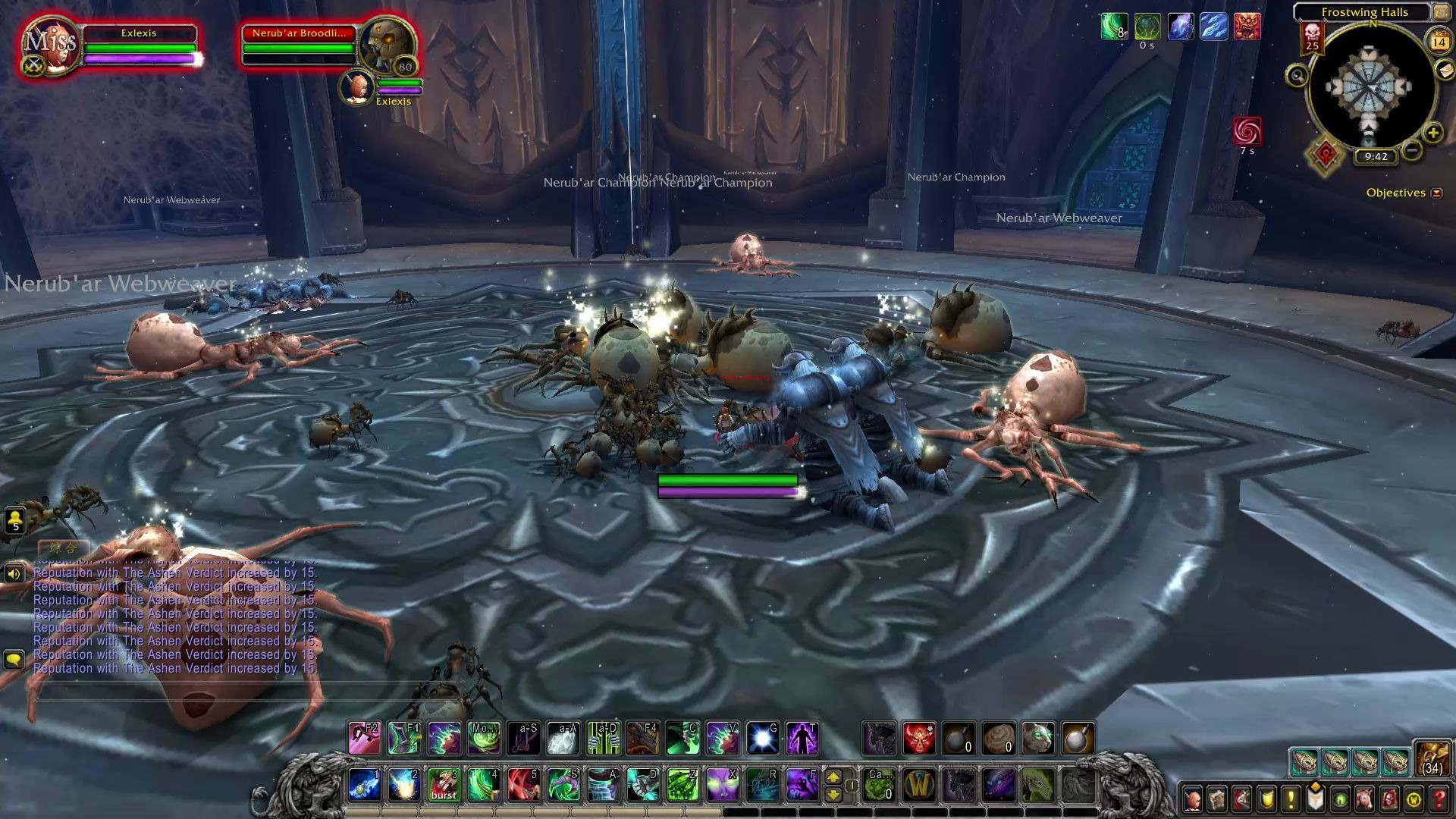Use the ability labeled burst on slot 3

(444, 785)
